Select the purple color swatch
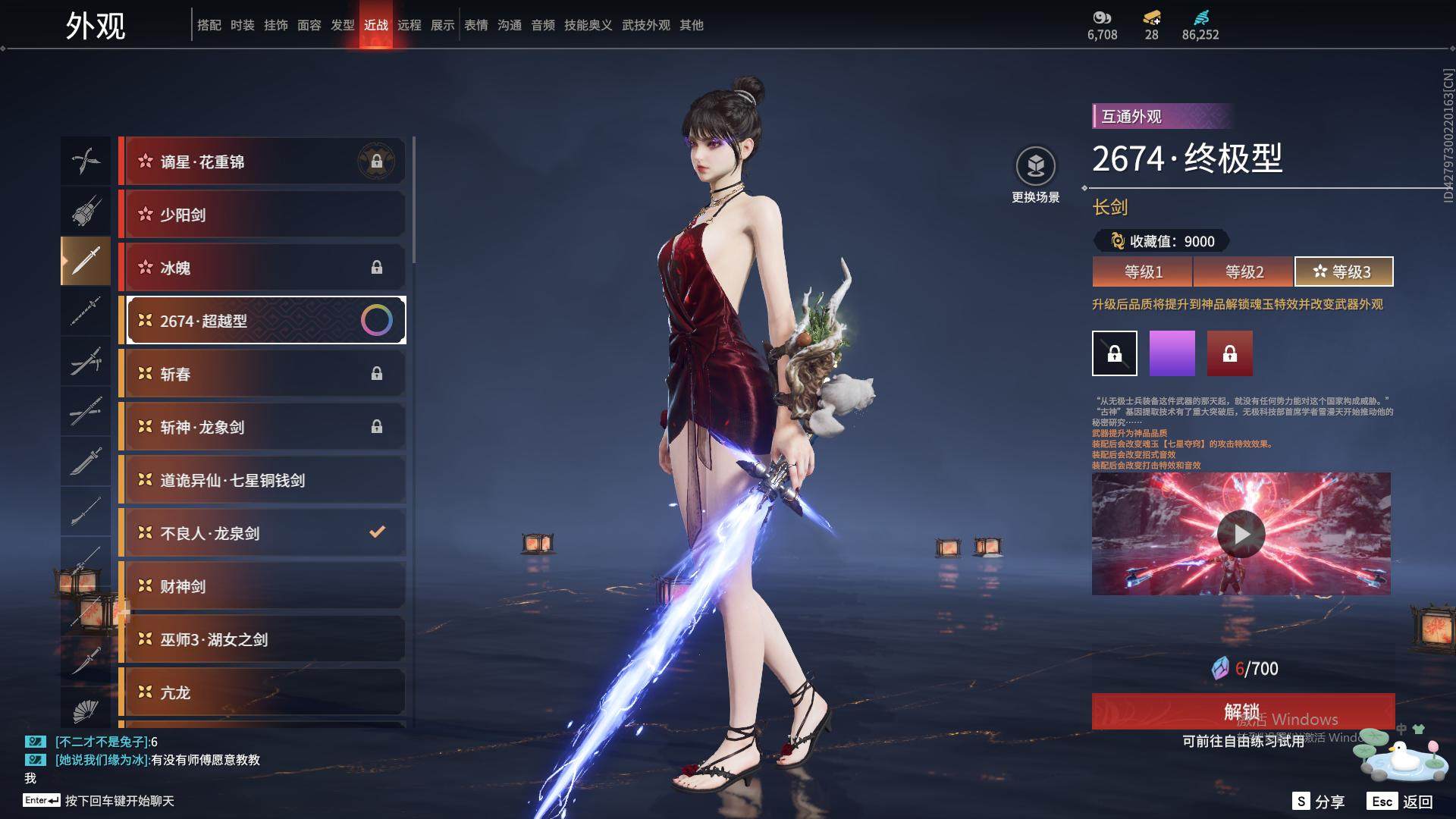This screenshot has width=1456, height=819. (x=1172, y=353)
